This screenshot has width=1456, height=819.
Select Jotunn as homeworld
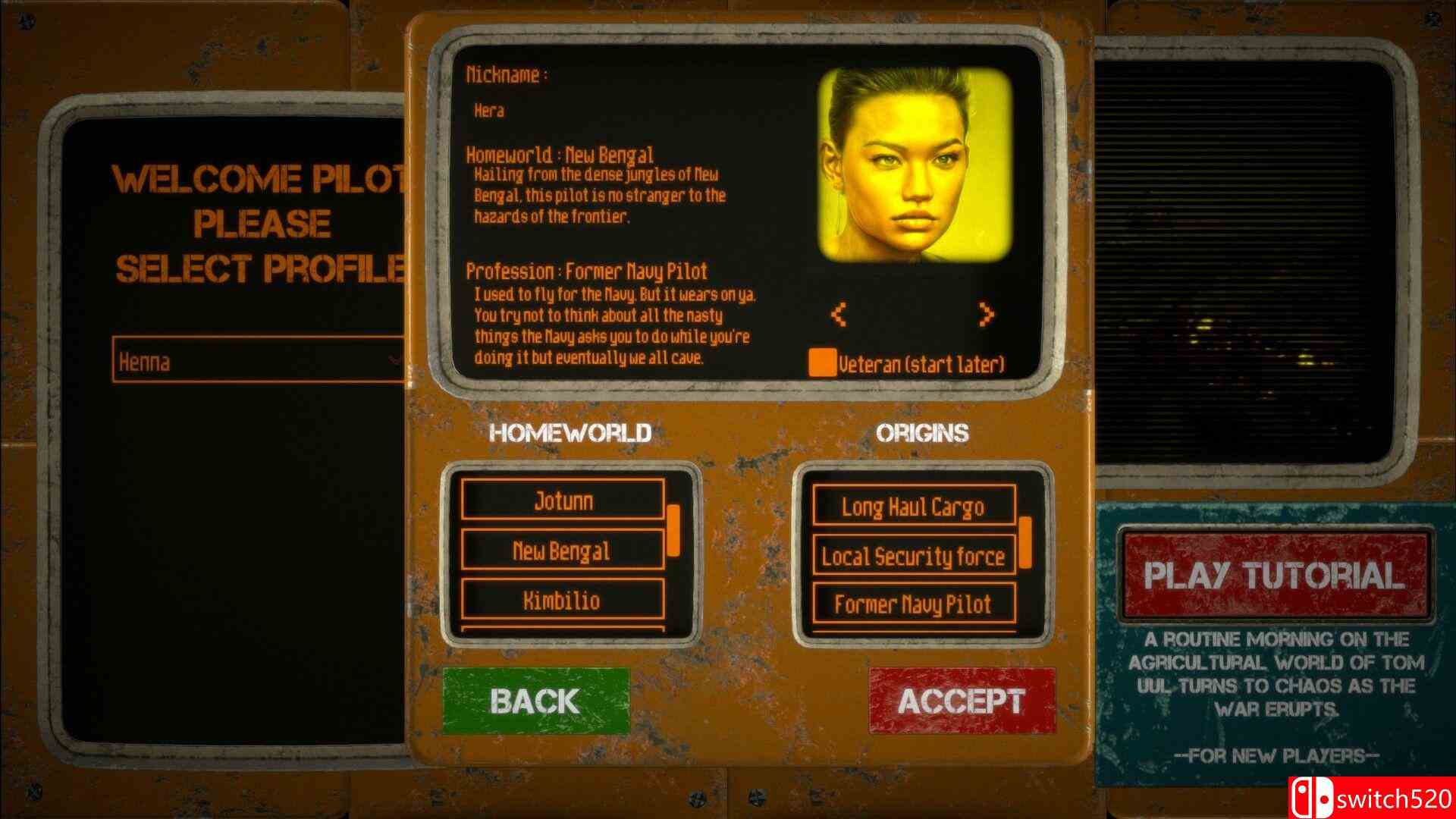[563, 501]
